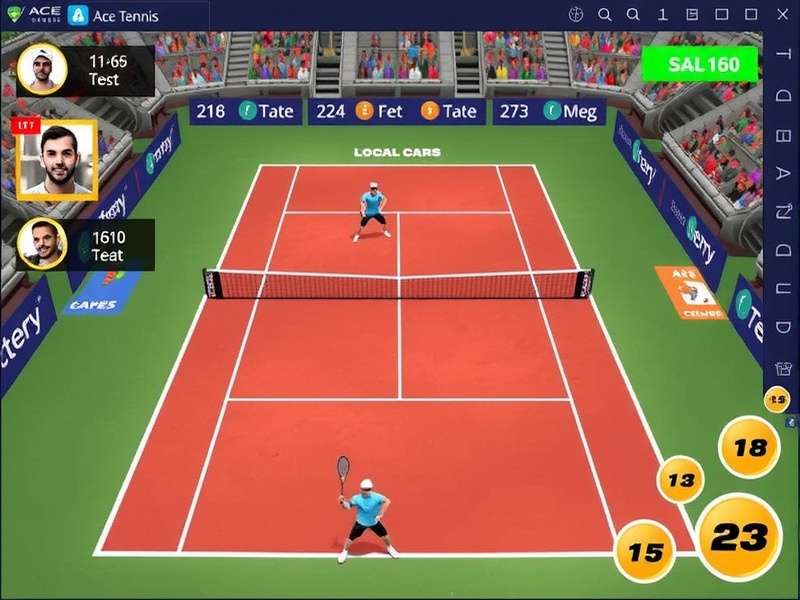
Task: Activate the yellow 15 shot button
Action: coord(645,551)
